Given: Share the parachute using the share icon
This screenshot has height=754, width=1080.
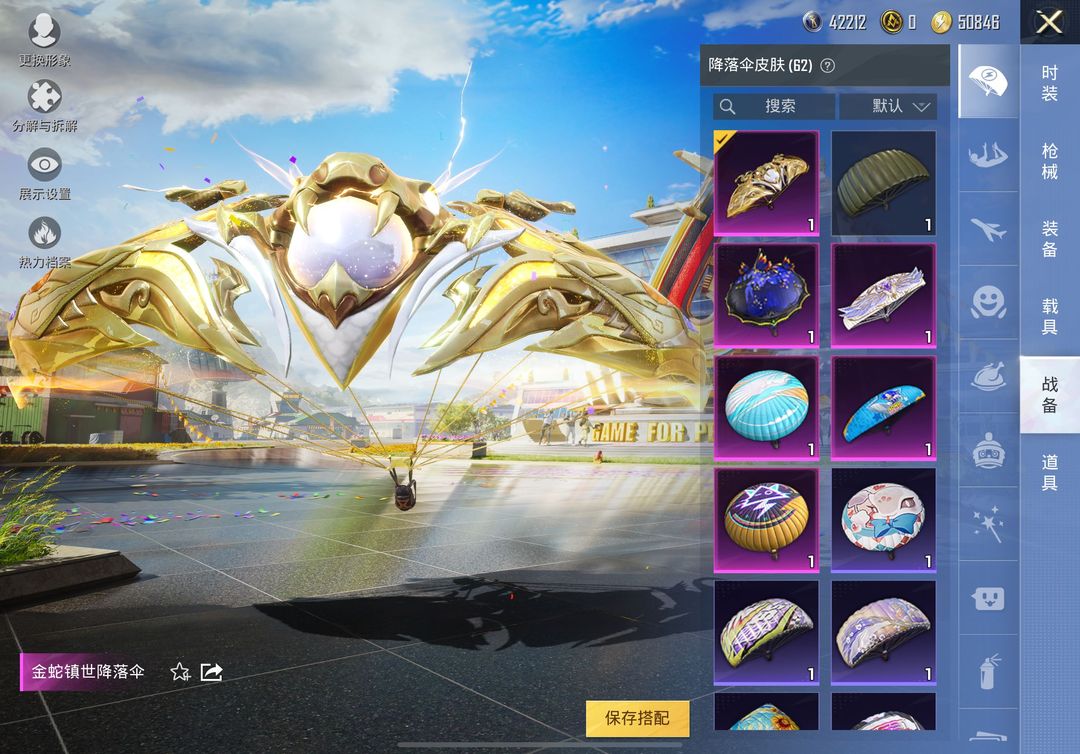Looking at the screenshot, I should tap(211, 672).
